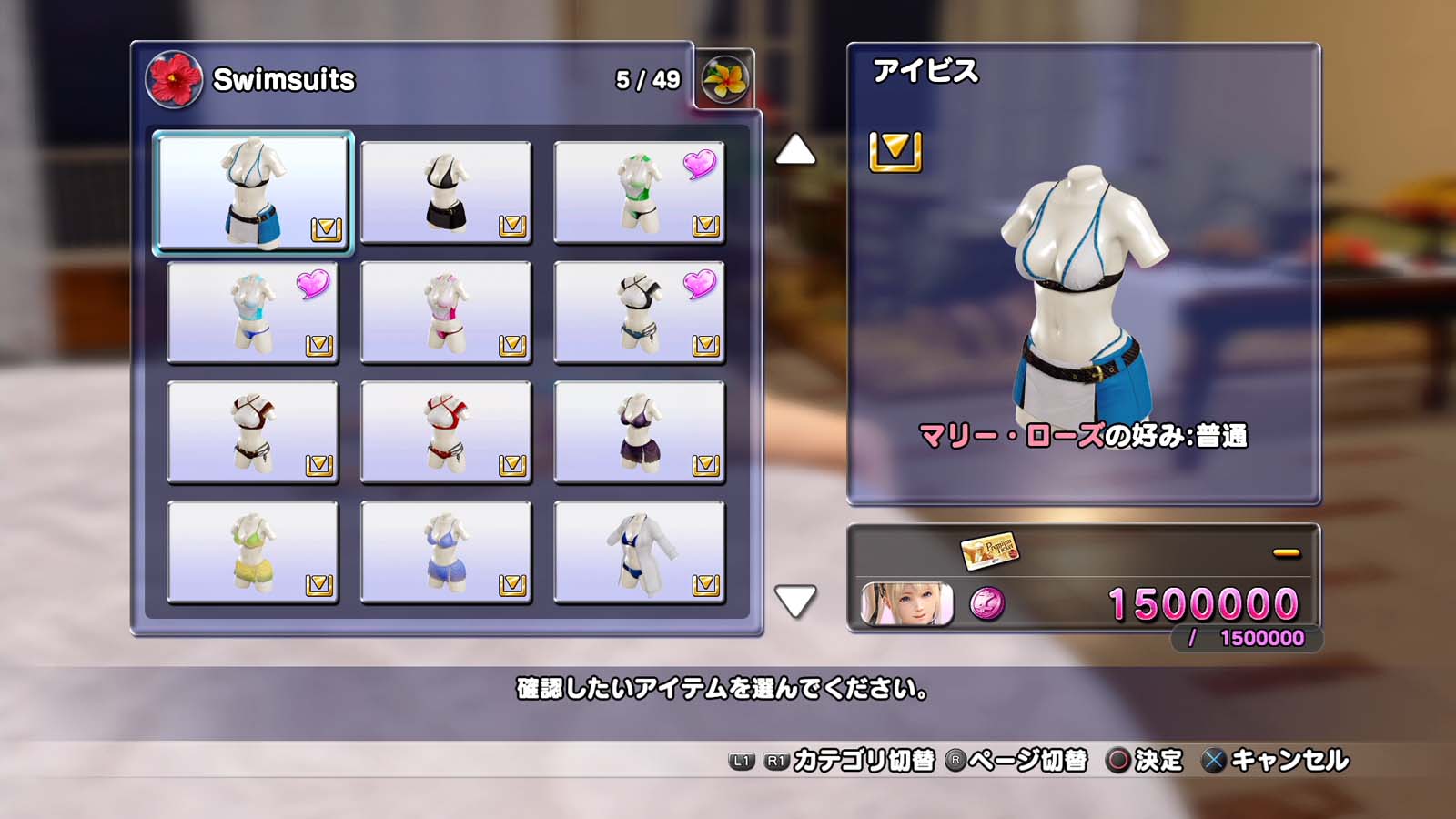Pick the green and yellow bikini
Viewport: 1456px width, 819px height.
[253, 552]
